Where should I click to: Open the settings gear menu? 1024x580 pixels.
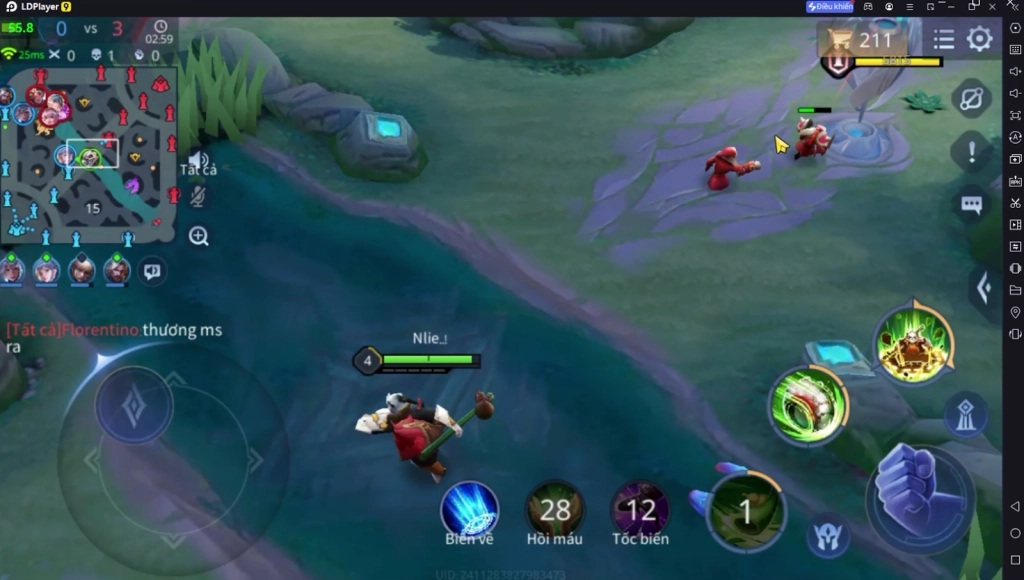tap(979, 39)
